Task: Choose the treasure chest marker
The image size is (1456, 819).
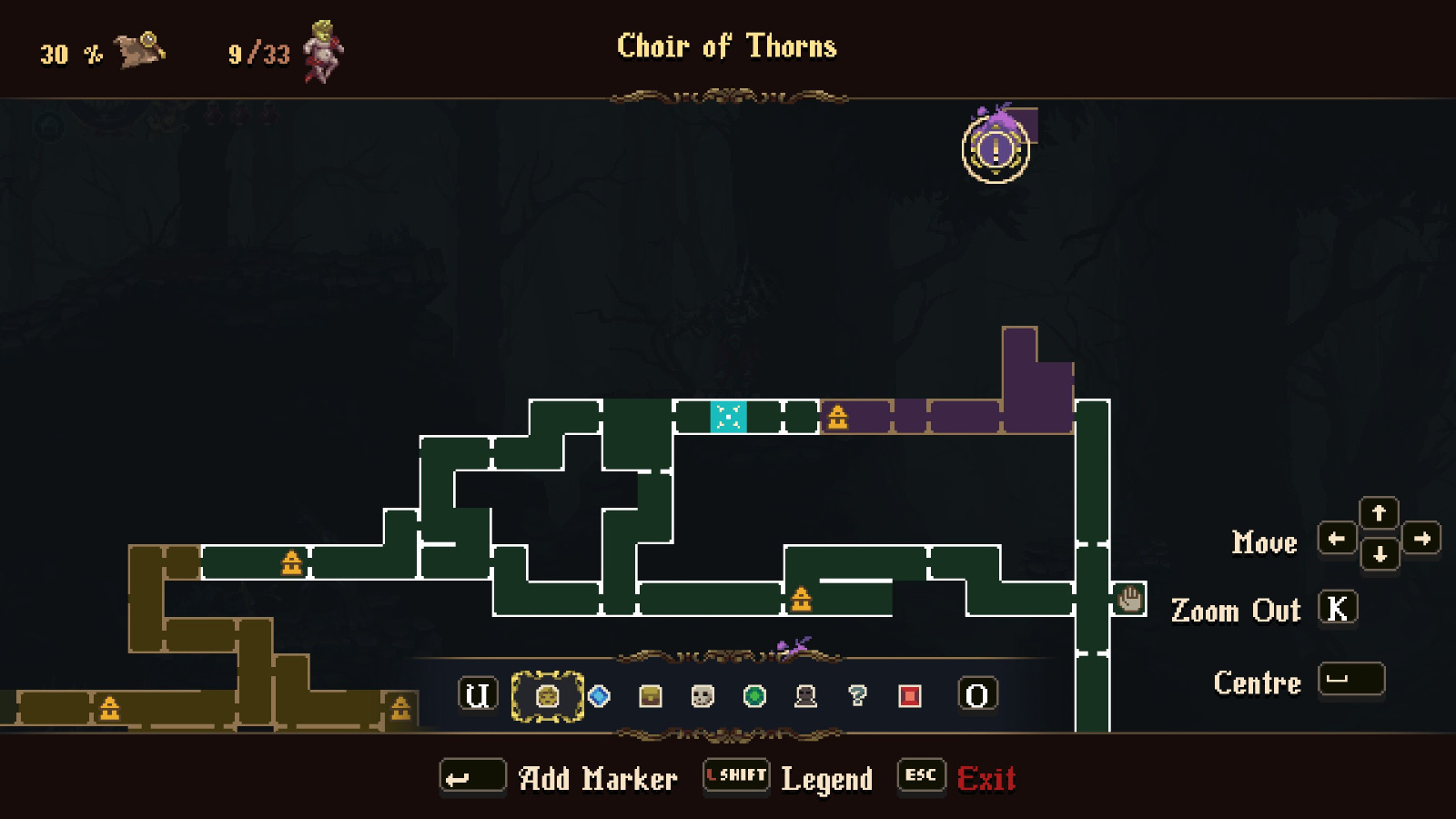Action: (650, 696)
